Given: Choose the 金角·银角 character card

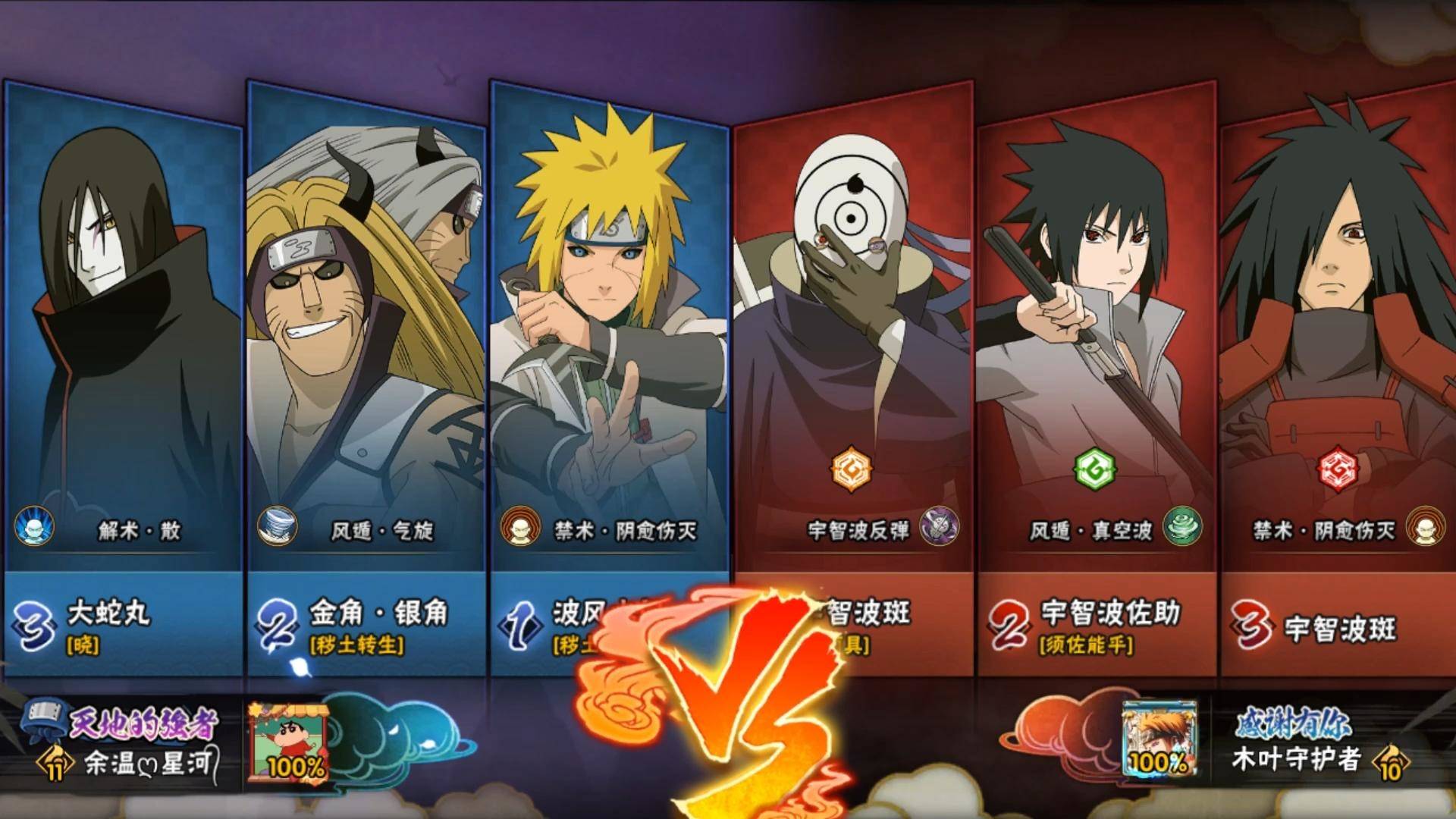Looking at the screenshot, I should (x=366, y=341).
